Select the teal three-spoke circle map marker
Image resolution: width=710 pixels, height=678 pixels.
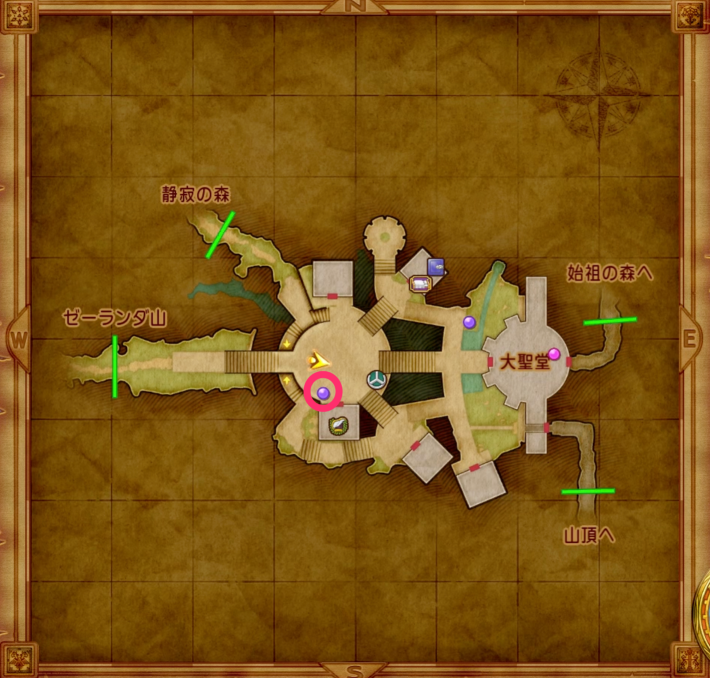[377, 378]
